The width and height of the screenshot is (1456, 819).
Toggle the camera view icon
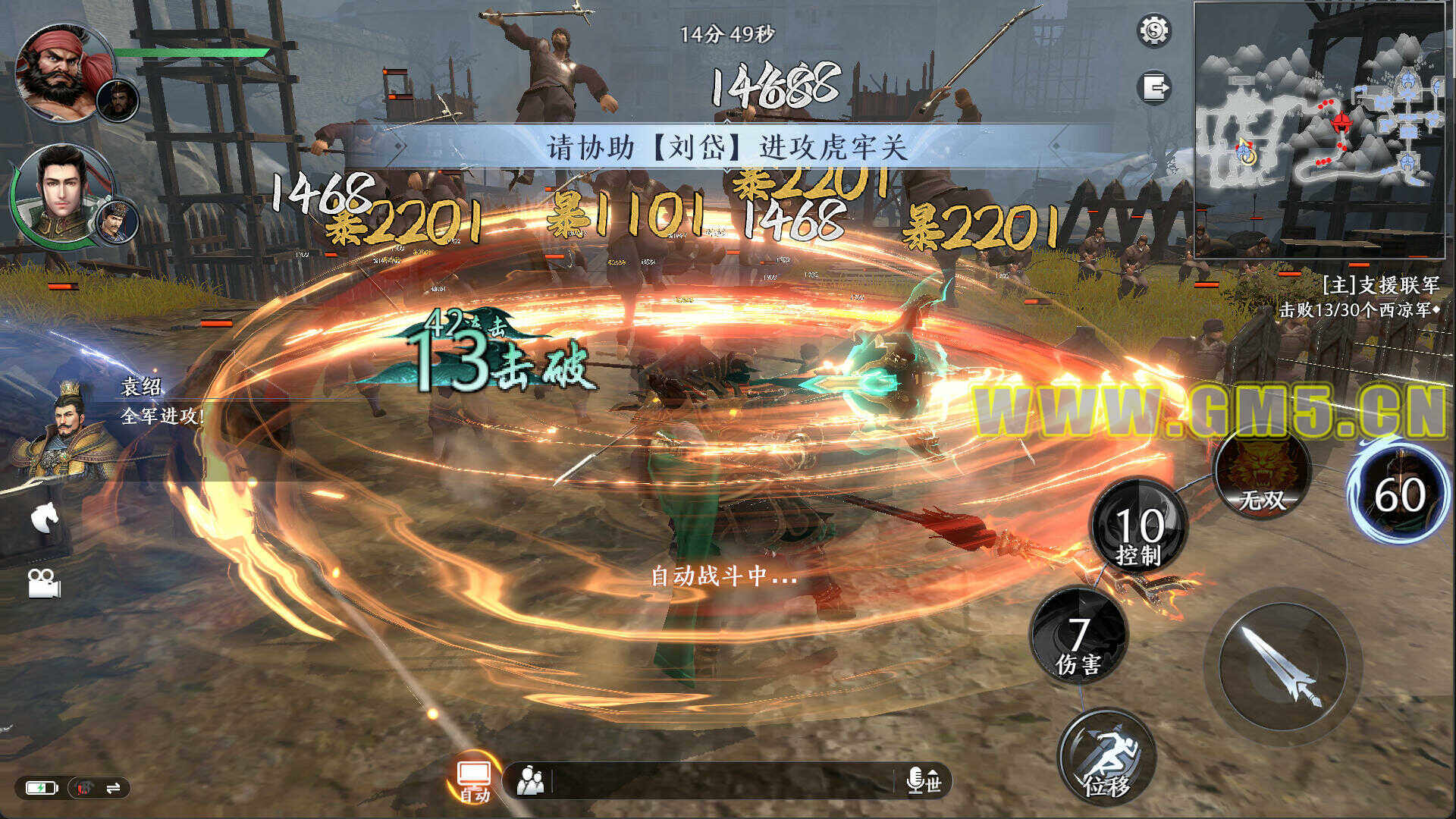tap(44, 582)
